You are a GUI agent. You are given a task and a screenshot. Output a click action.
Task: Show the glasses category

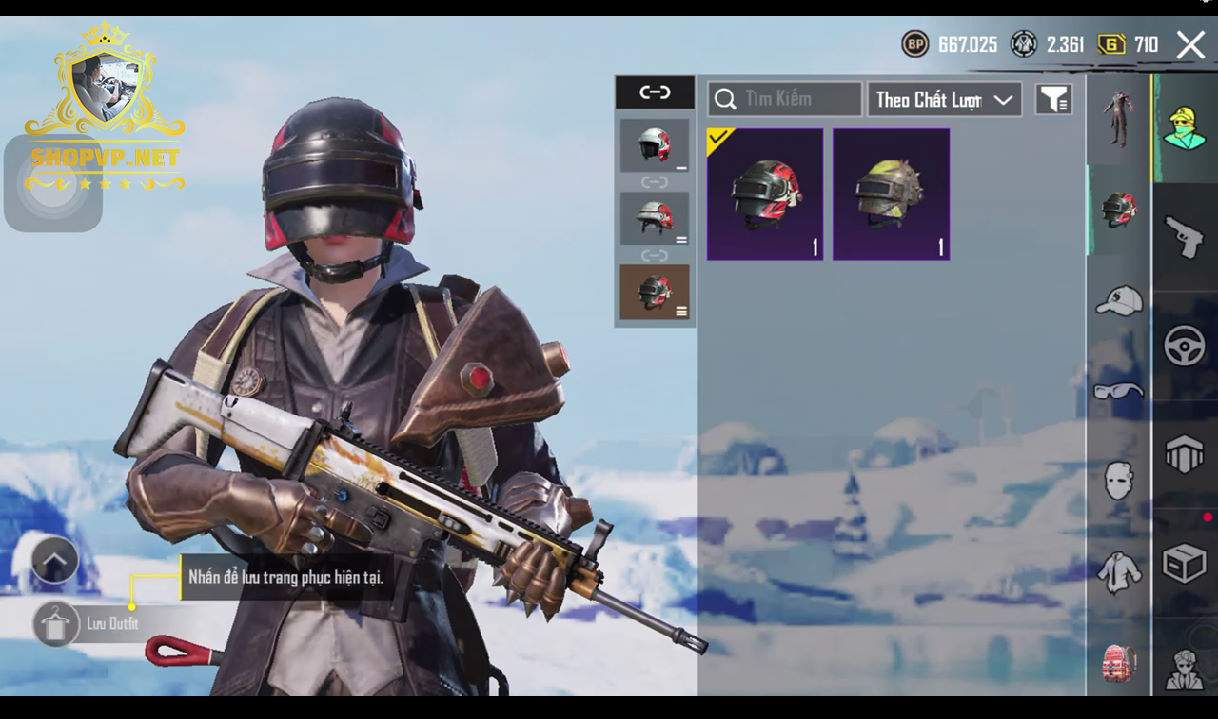point(1118,391)
